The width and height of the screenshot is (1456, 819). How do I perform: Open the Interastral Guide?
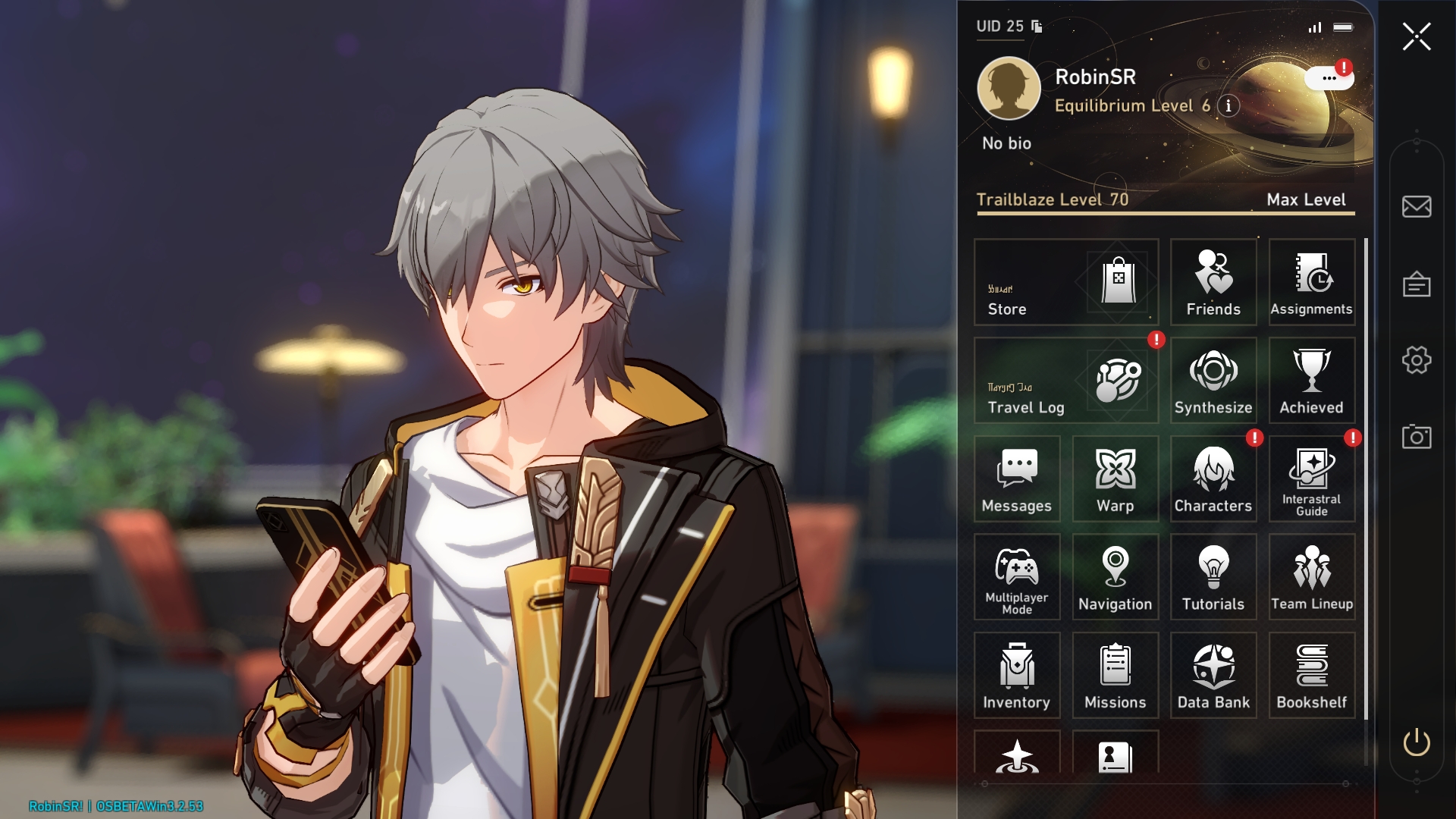(1311, 479)
